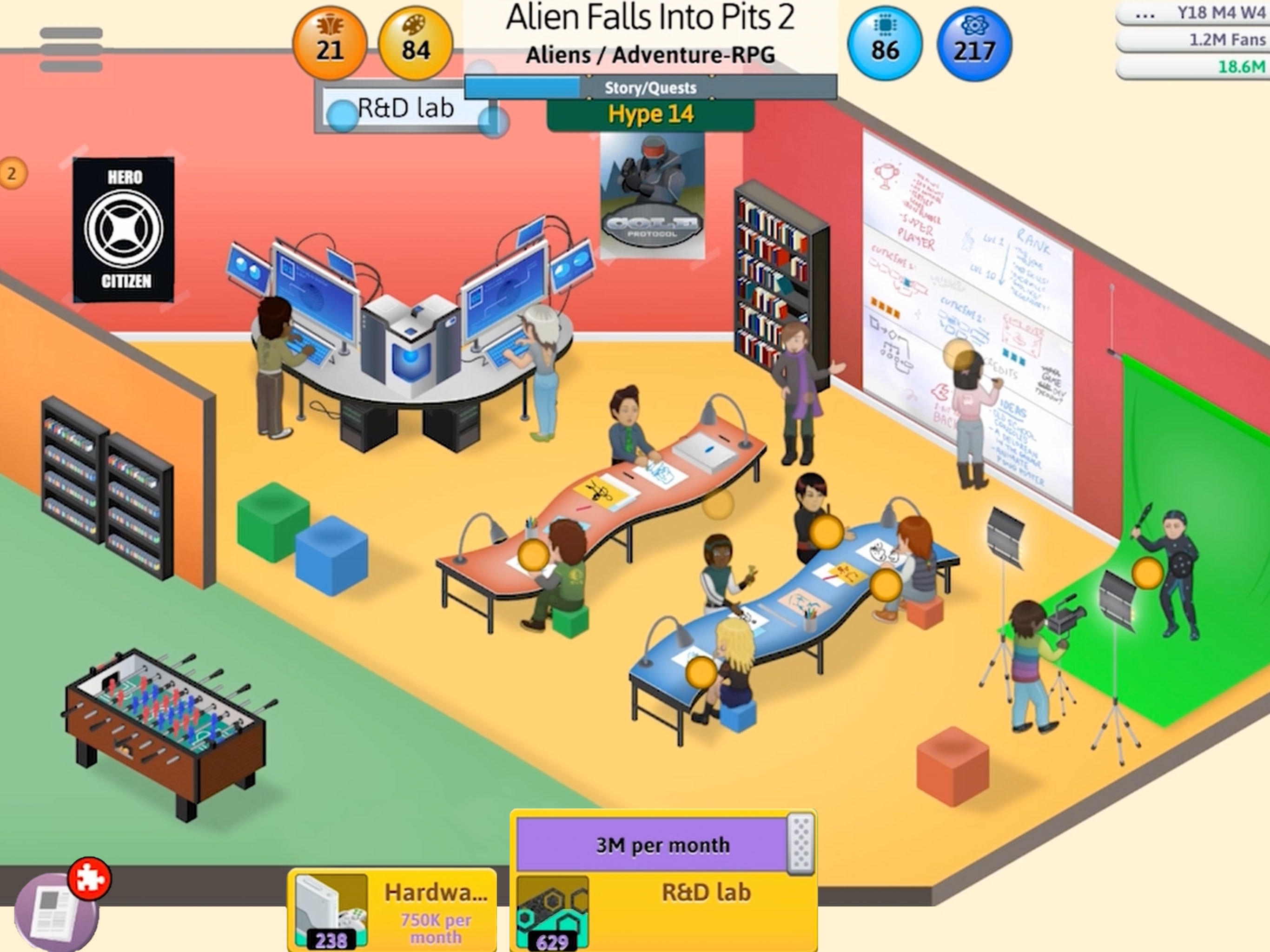The image size is (1270, 952).
Task: Expand the dotted grip handle on the R&D lab panel
Action: point(801,845)
